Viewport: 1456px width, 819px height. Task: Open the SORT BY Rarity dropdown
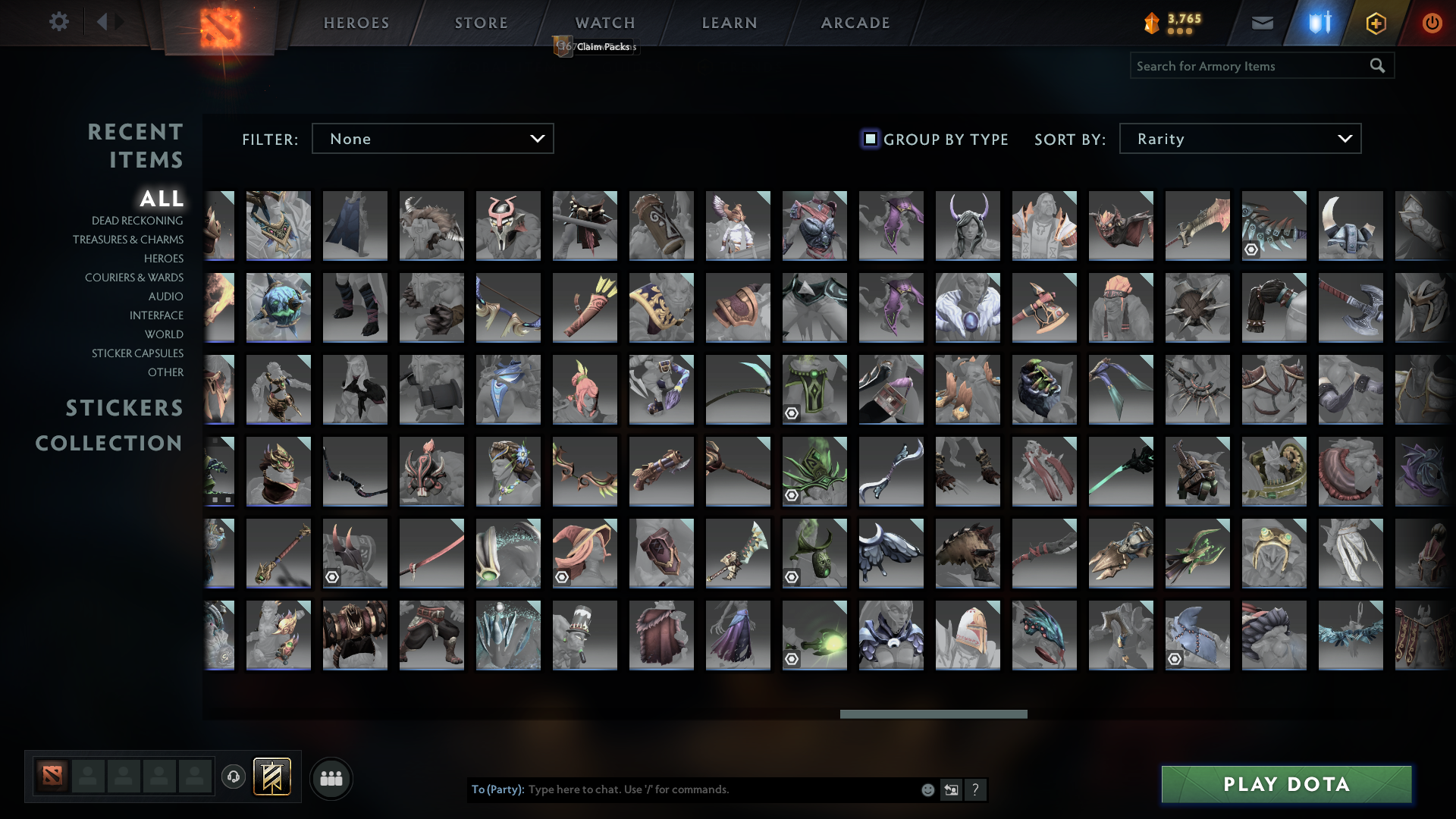1239,139
